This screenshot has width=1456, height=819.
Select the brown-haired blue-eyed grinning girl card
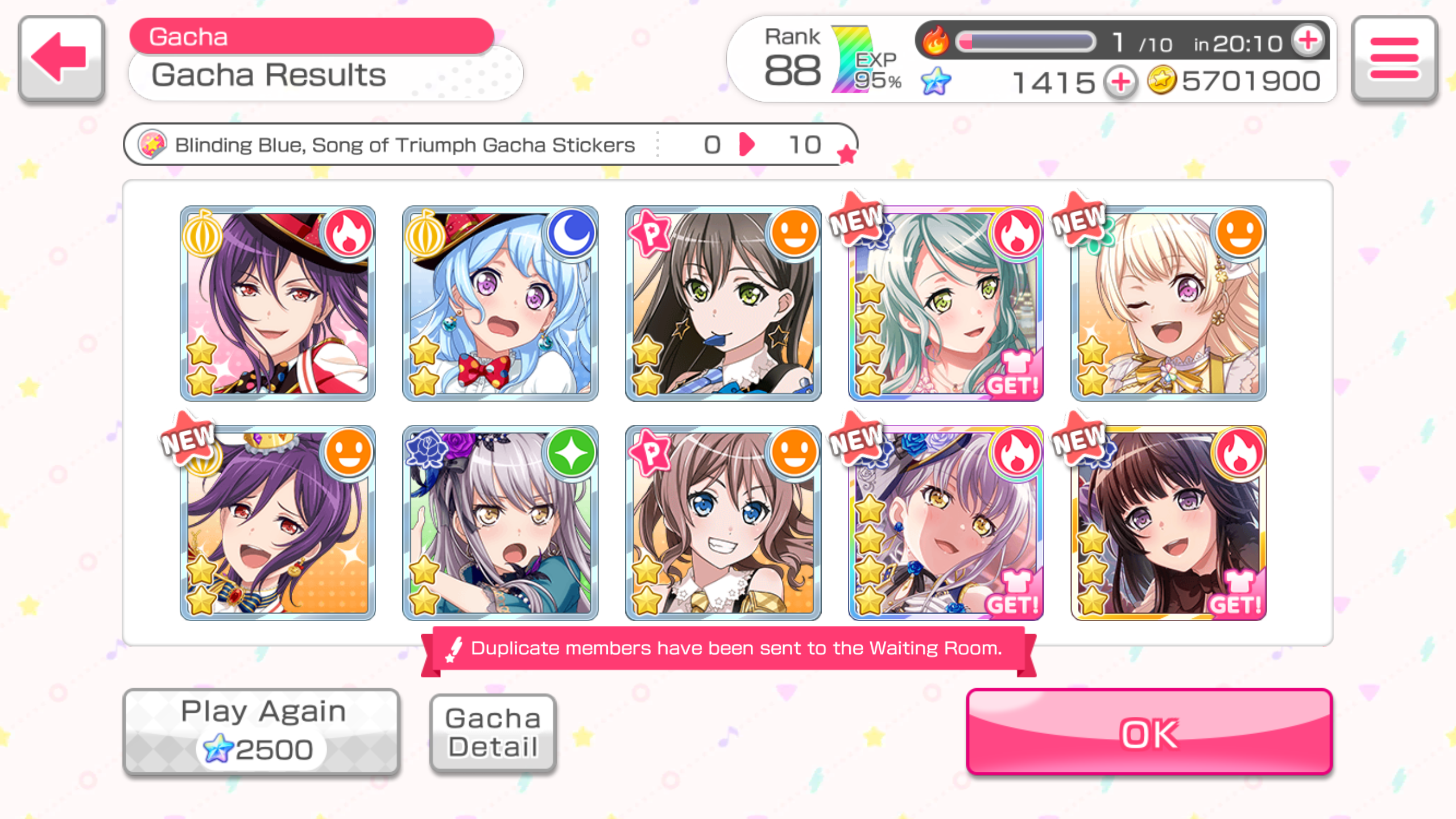[723, 523]
